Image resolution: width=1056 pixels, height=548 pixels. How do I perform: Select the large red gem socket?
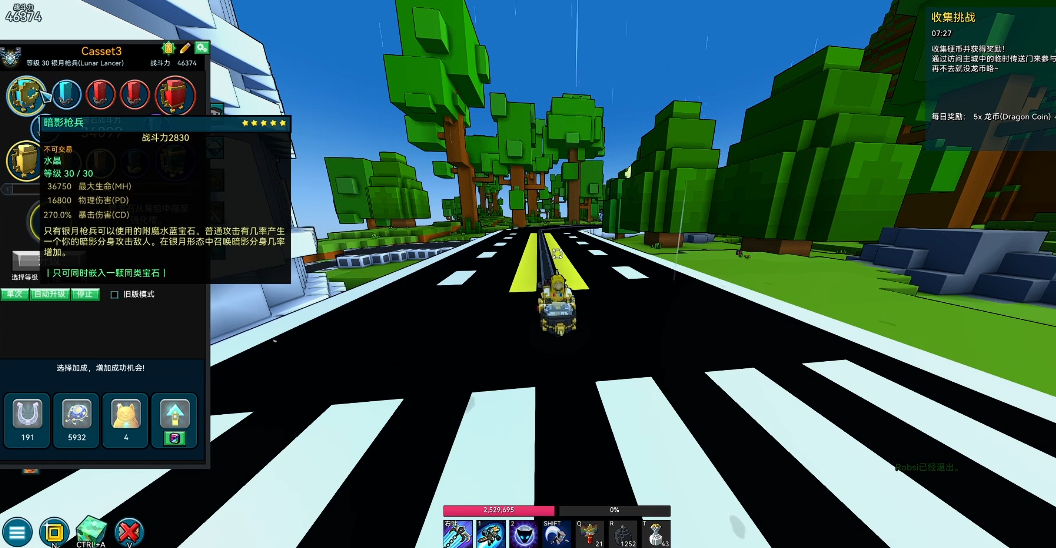click(175, 95)
